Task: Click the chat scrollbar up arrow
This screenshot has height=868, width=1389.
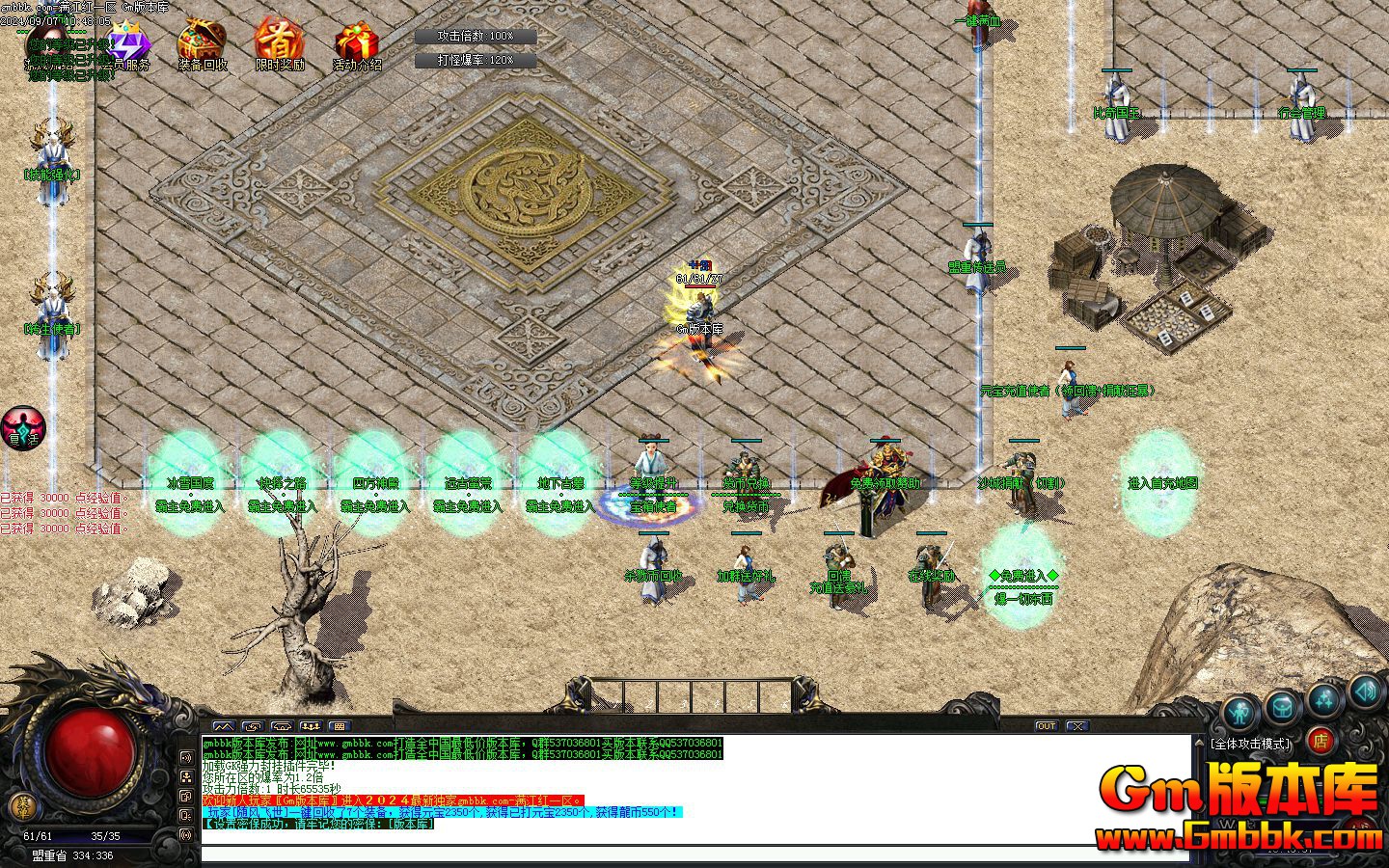Action: pos(1199,742)
